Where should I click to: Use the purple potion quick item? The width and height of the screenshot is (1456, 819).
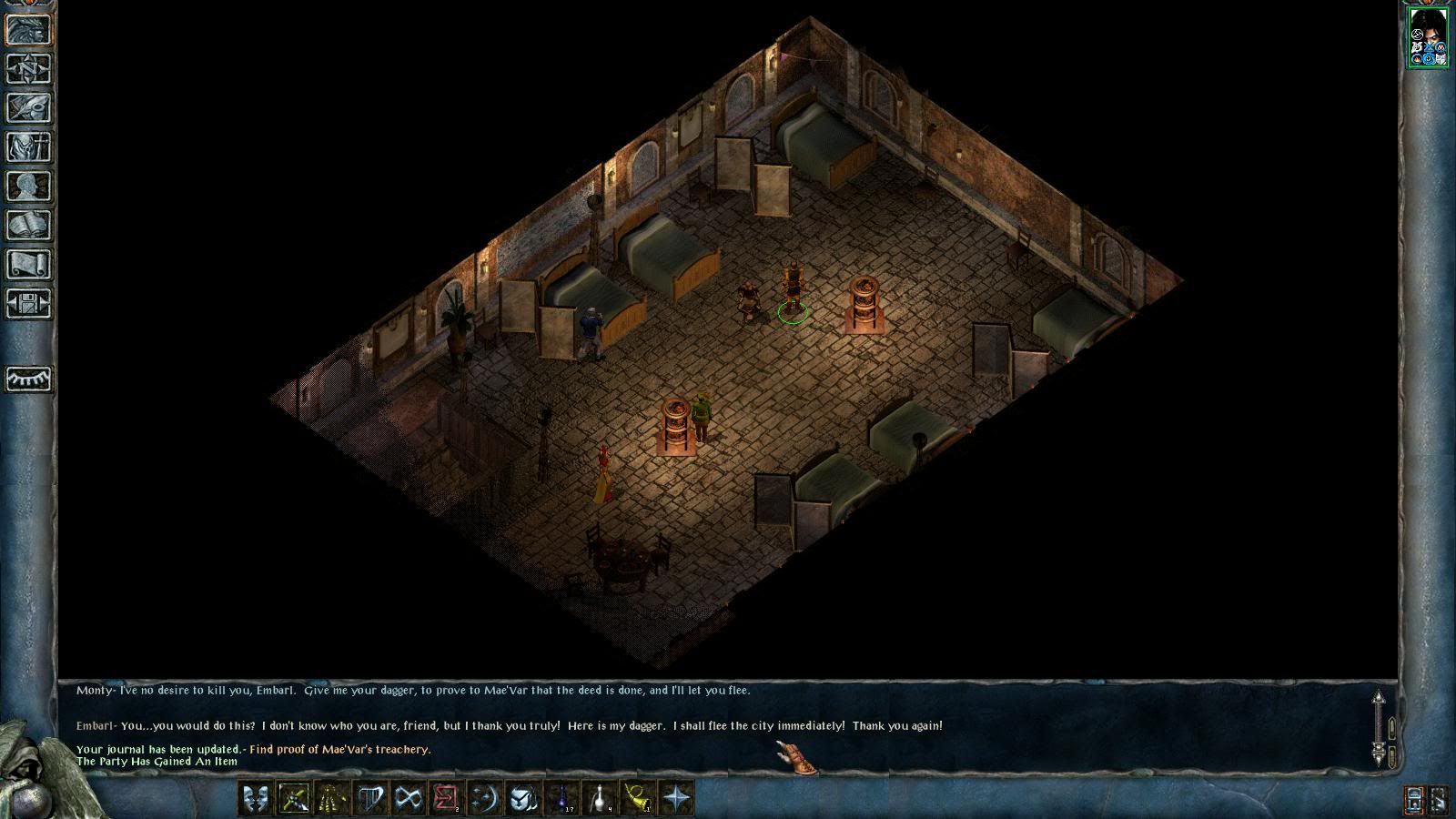562,798
